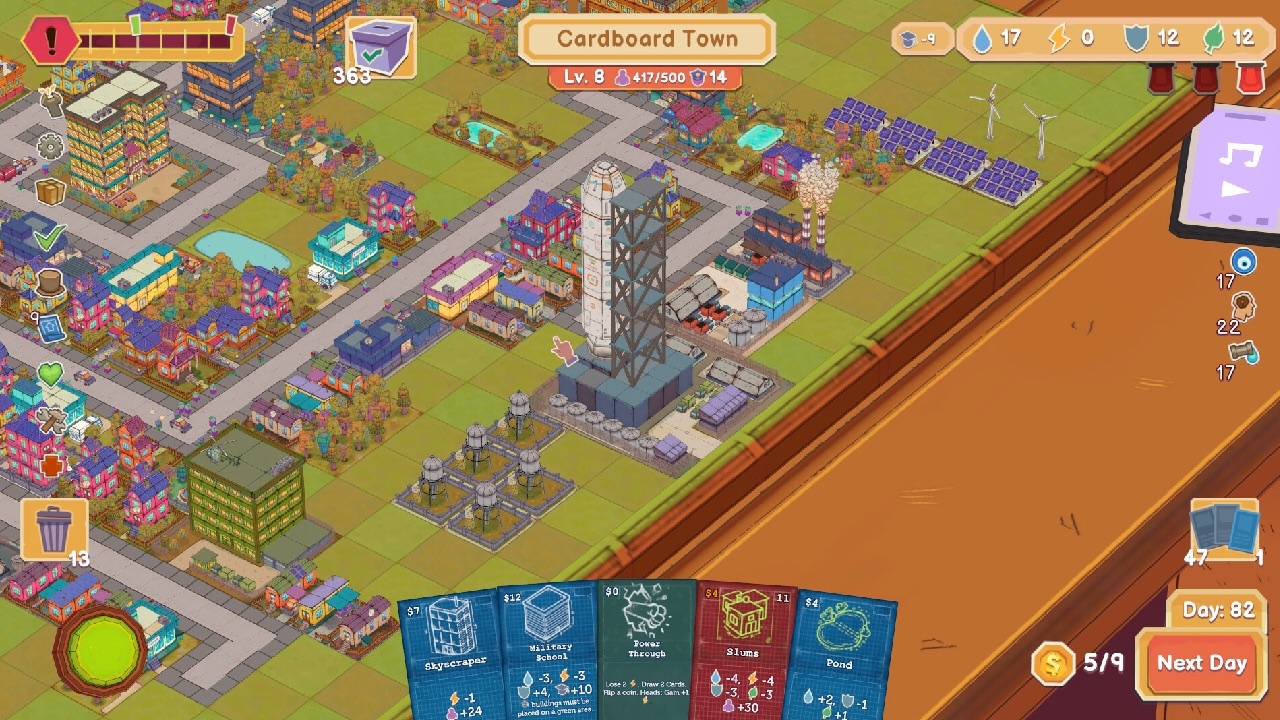Select the top hat sidebar icon
The width and height of the screenshot is (1280, 720).
(x=49, y=282)
